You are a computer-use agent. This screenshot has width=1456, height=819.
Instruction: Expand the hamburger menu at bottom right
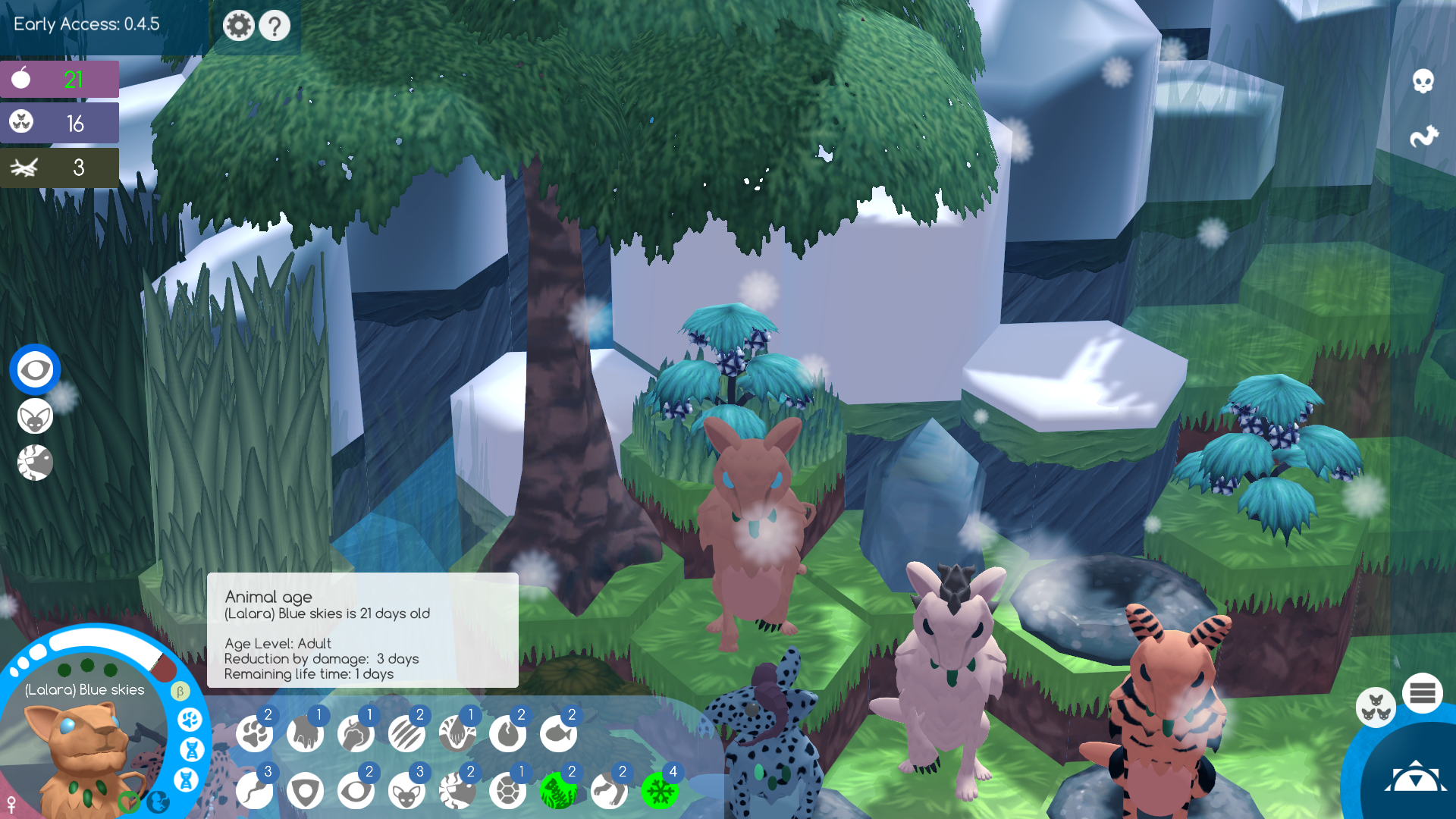[x=1423, y=692]
